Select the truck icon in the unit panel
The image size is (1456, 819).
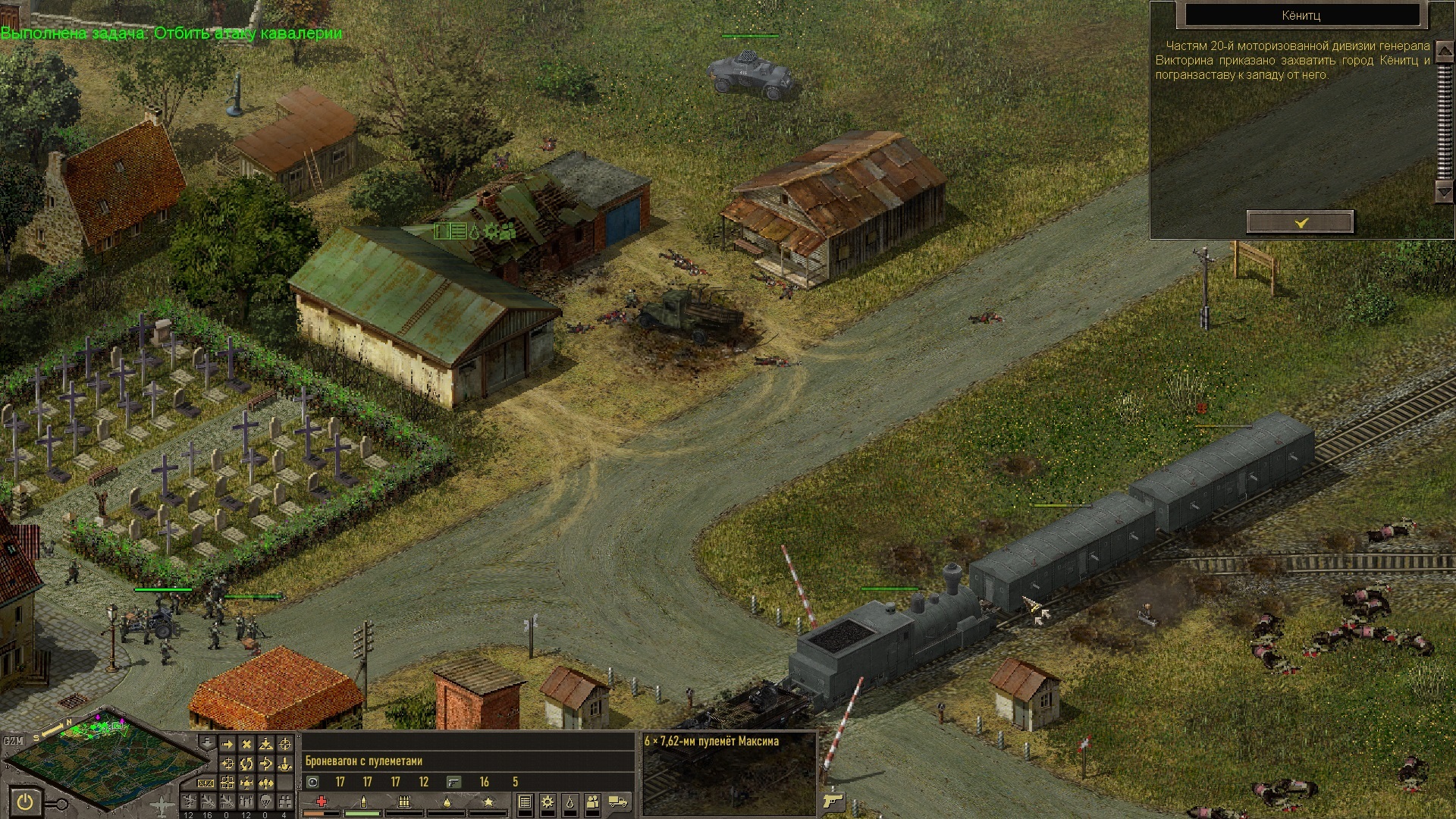click(618, 802)
